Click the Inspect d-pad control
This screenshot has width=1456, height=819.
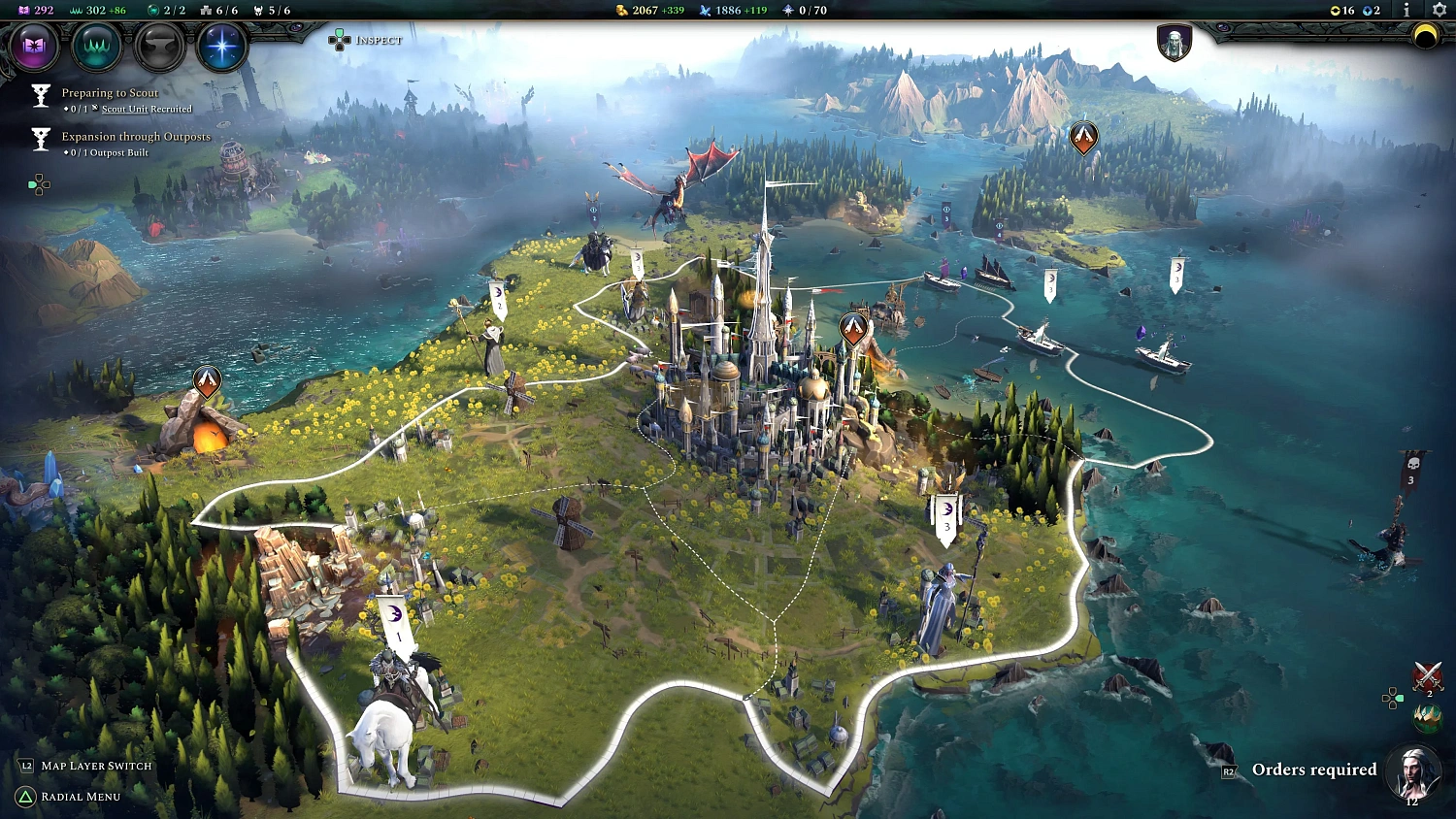click(x=338, y=40)
